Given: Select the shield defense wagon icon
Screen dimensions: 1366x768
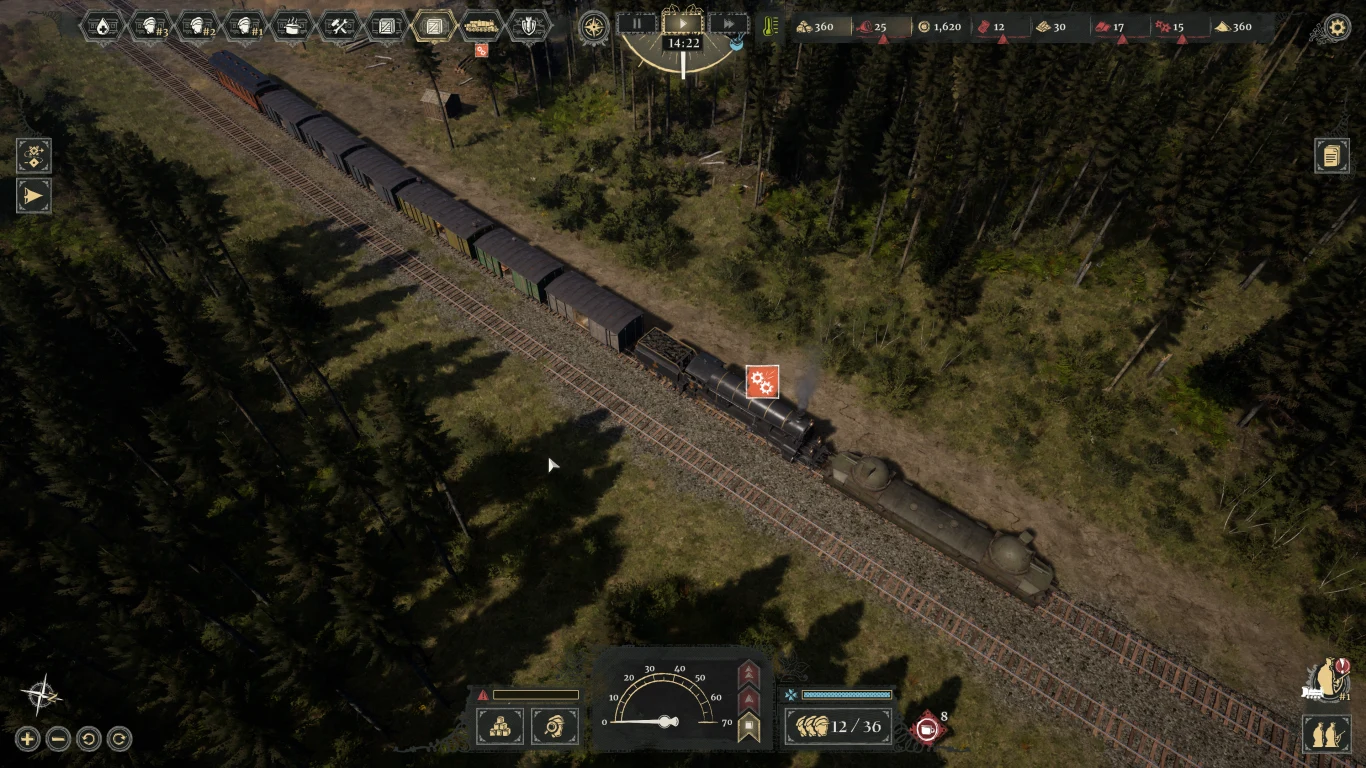Looking at the screenshot, I should click(x=530, y=26).
